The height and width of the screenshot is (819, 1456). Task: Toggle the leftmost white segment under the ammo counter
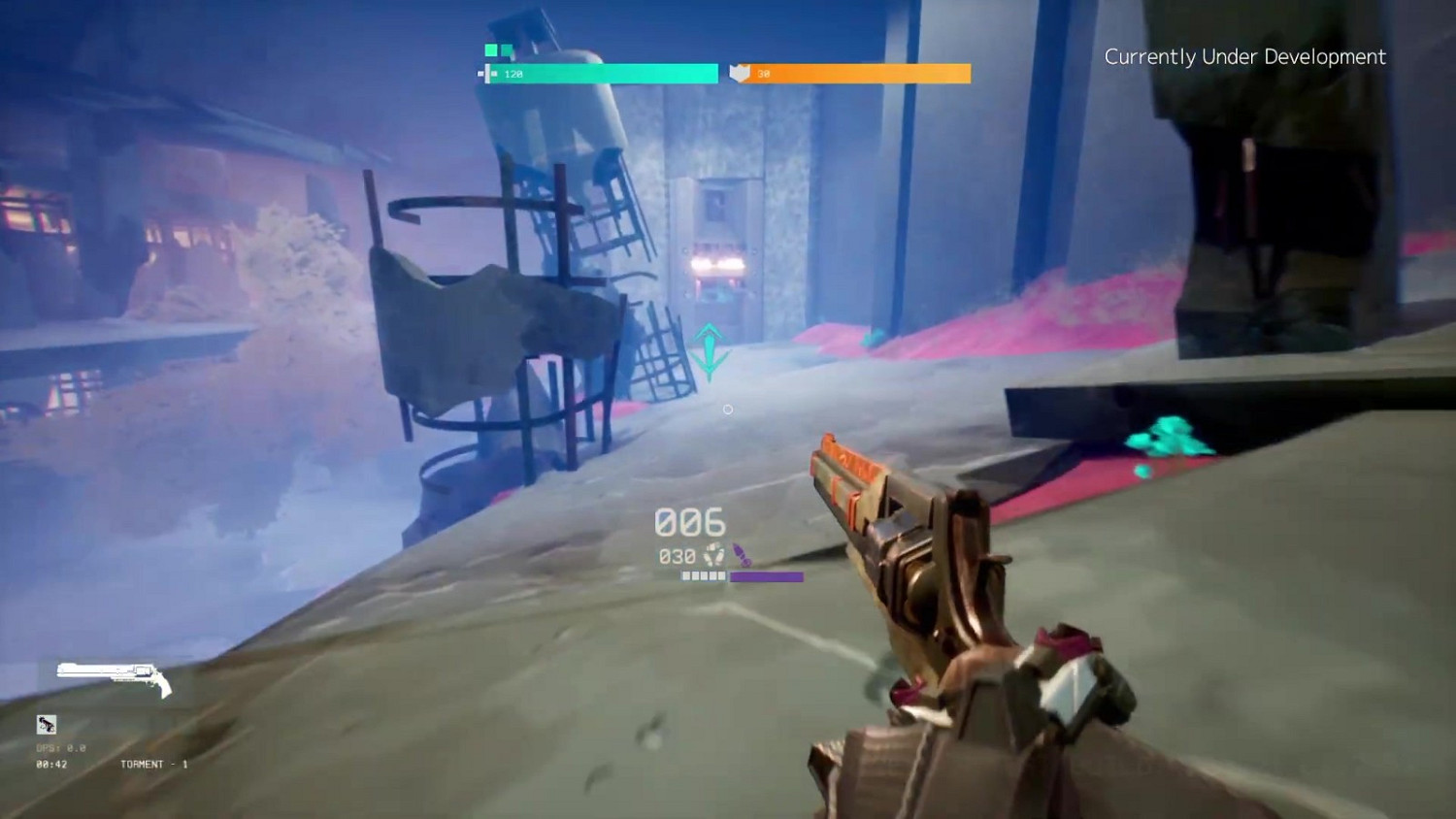point(686,575)
